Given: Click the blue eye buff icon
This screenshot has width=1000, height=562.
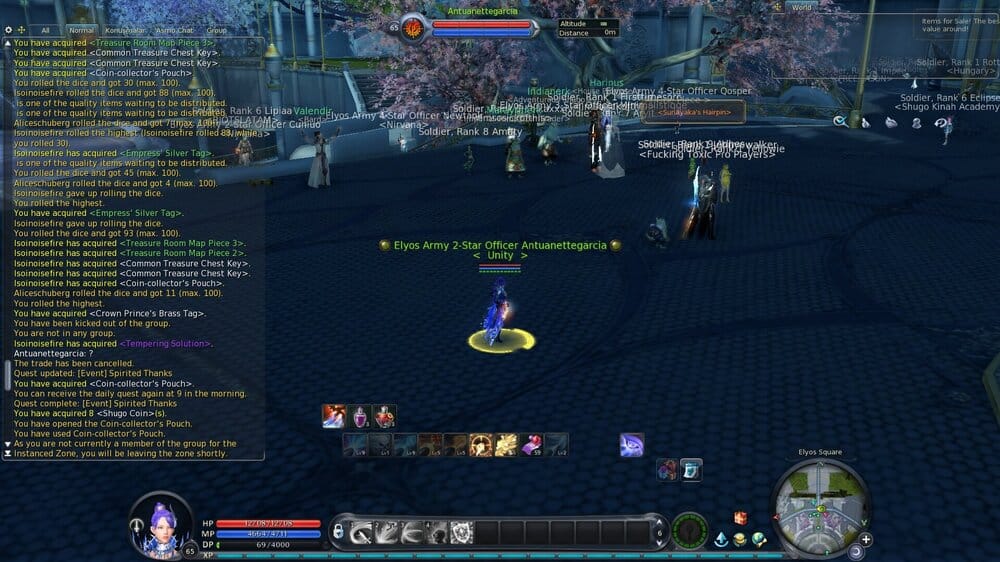Looking at the screenshot, I should [631, 445].
